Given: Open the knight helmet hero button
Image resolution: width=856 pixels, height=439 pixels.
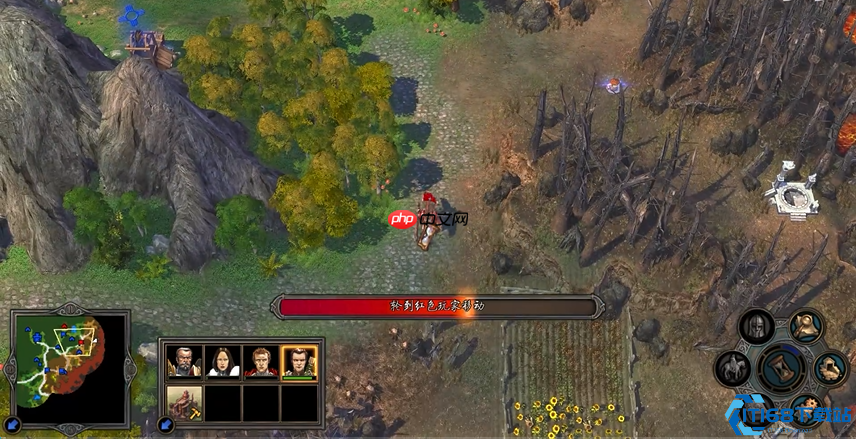Looking at the screenshot, I should (x=757, y=327).
